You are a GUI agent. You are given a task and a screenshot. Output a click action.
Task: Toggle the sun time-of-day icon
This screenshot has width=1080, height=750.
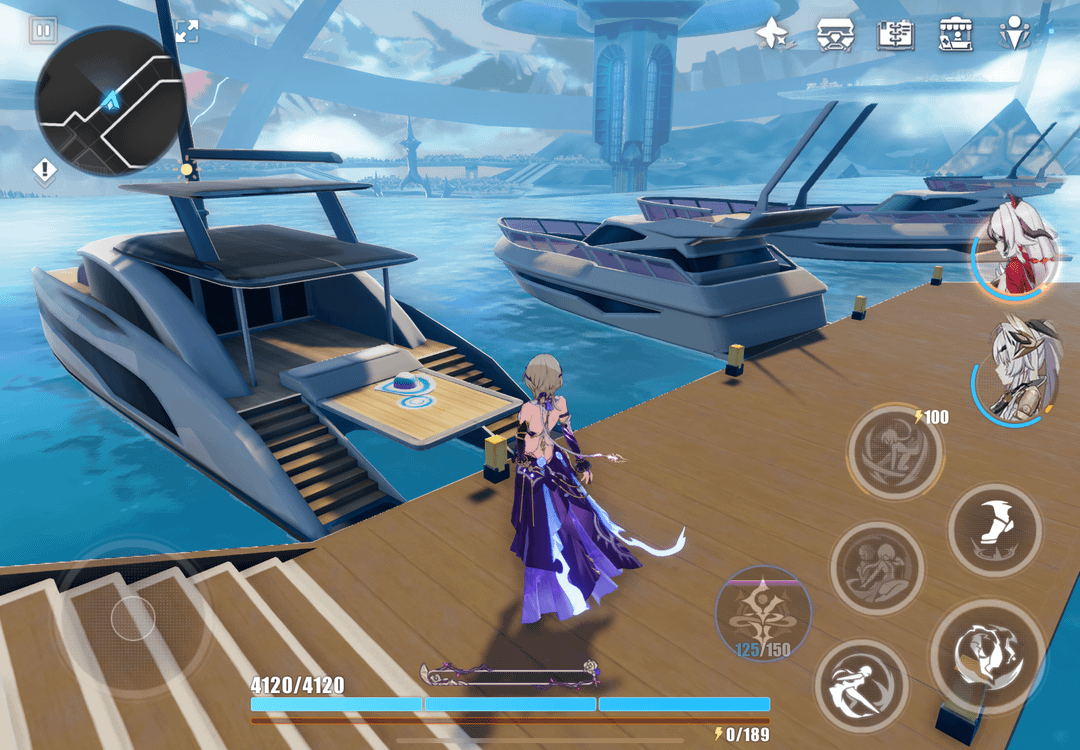[186, 170]
